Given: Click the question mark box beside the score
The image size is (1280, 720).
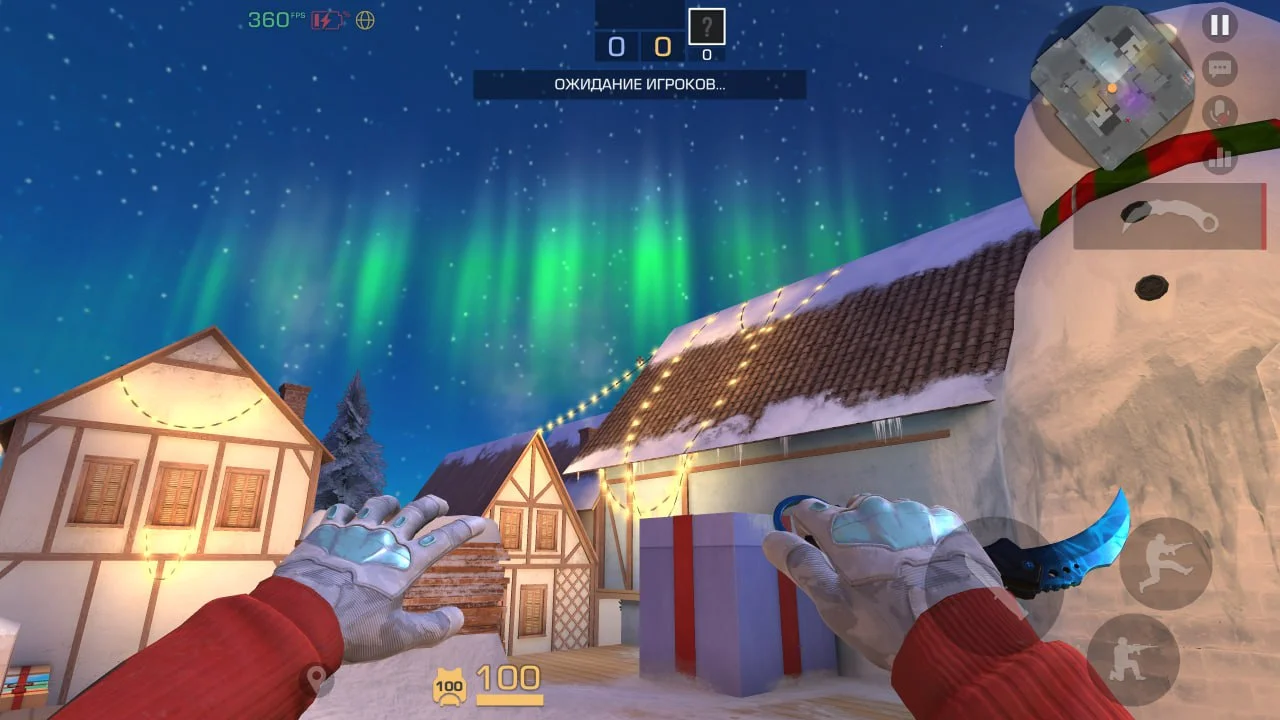Looking at the screenshot, I should pos(707,26).
